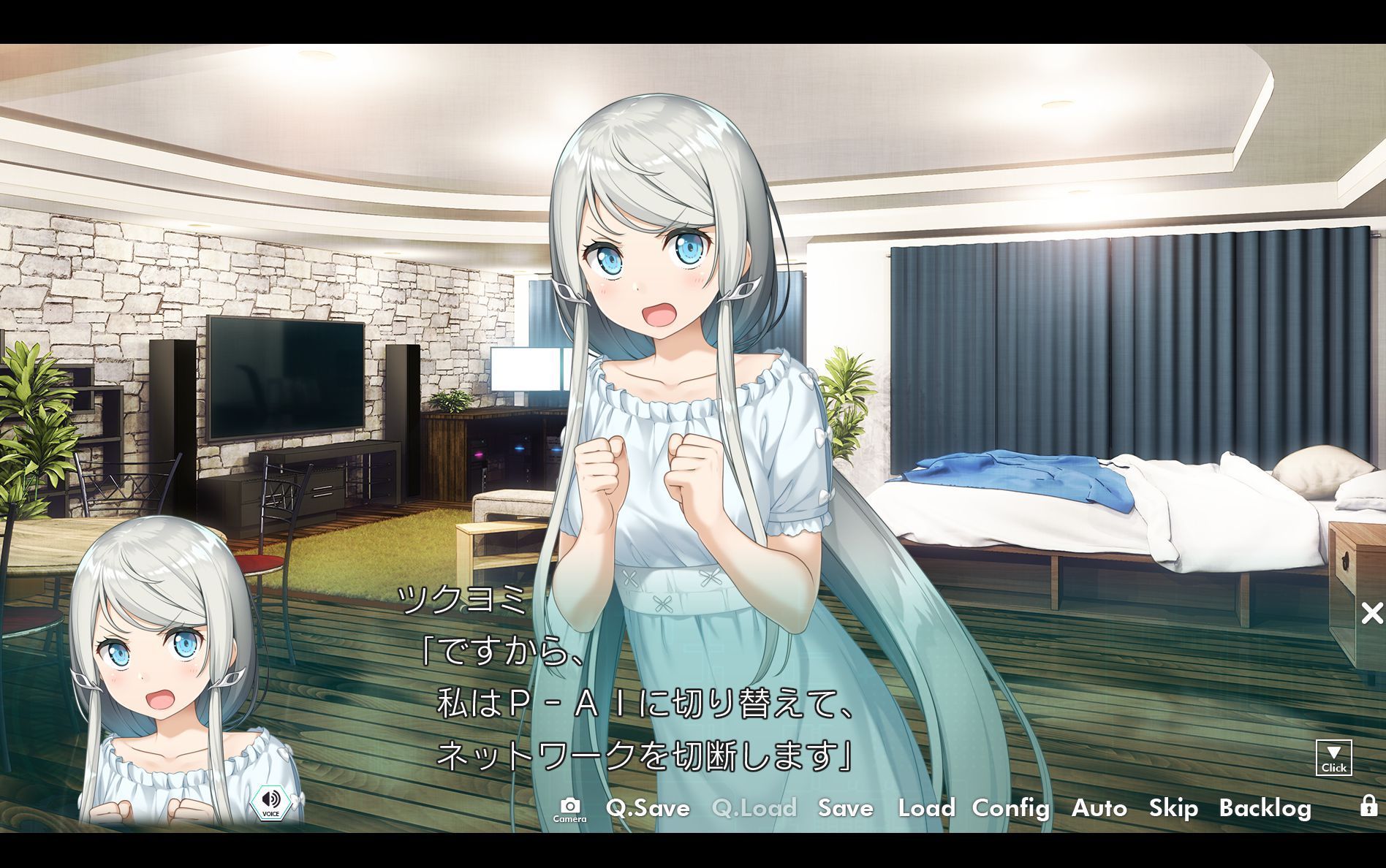The width and height of the screenshot is (1386, 868).
Task: Perform a quick save with Q.Save
Action: click(x=648, y=809)
